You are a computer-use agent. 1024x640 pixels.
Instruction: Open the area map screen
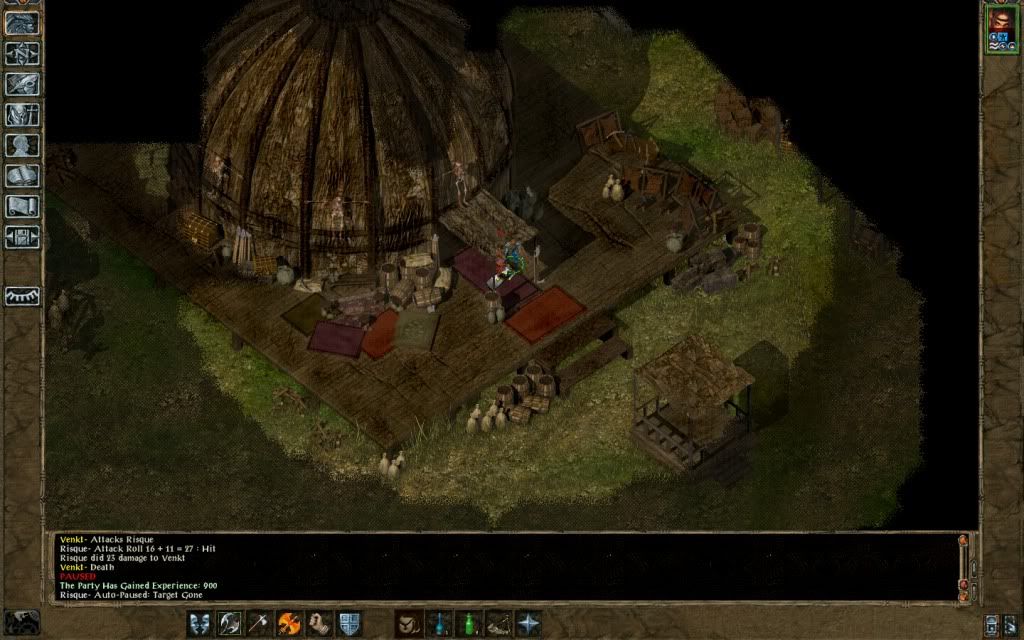click(x=22, y=54)
